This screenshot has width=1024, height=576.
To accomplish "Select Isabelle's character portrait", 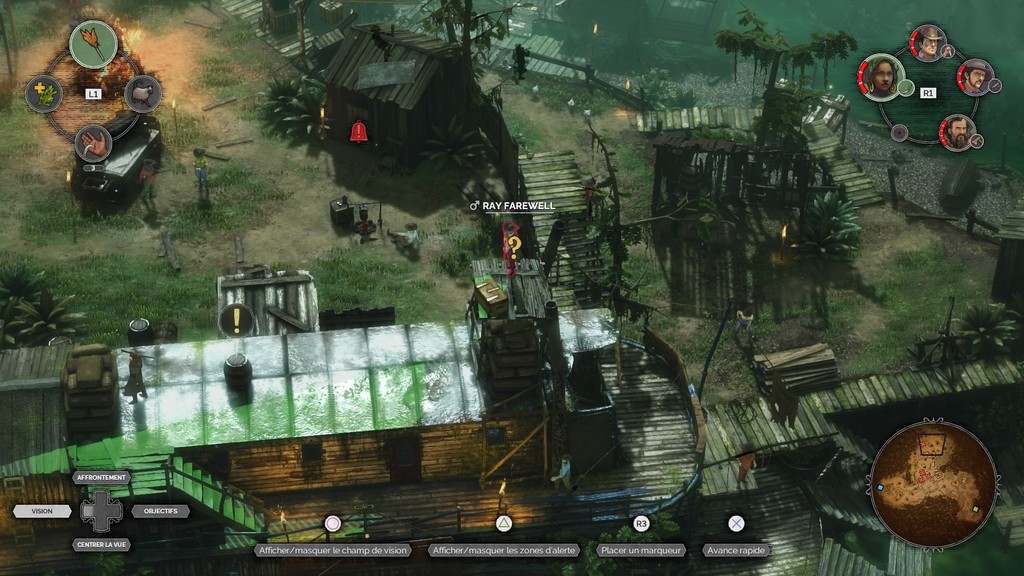I will (x=882, y=78).
